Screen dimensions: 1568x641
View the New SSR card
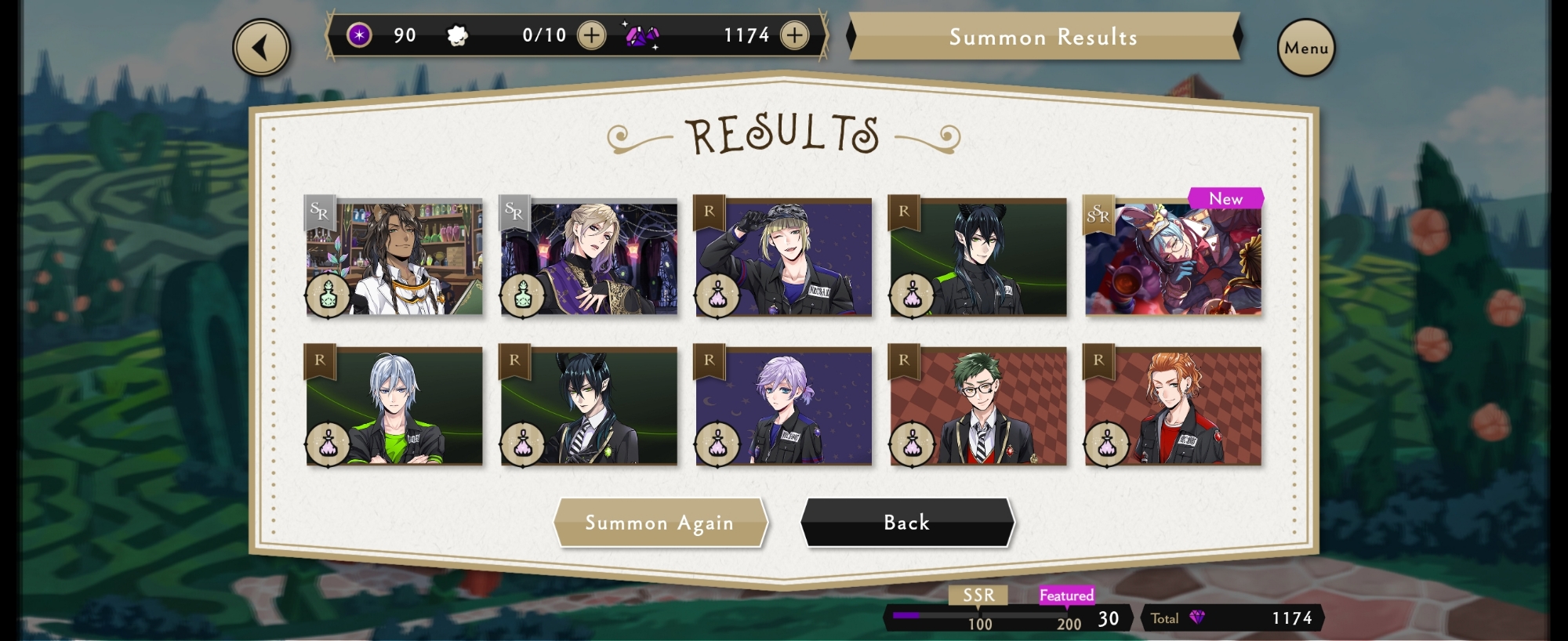click(1173, 258)
